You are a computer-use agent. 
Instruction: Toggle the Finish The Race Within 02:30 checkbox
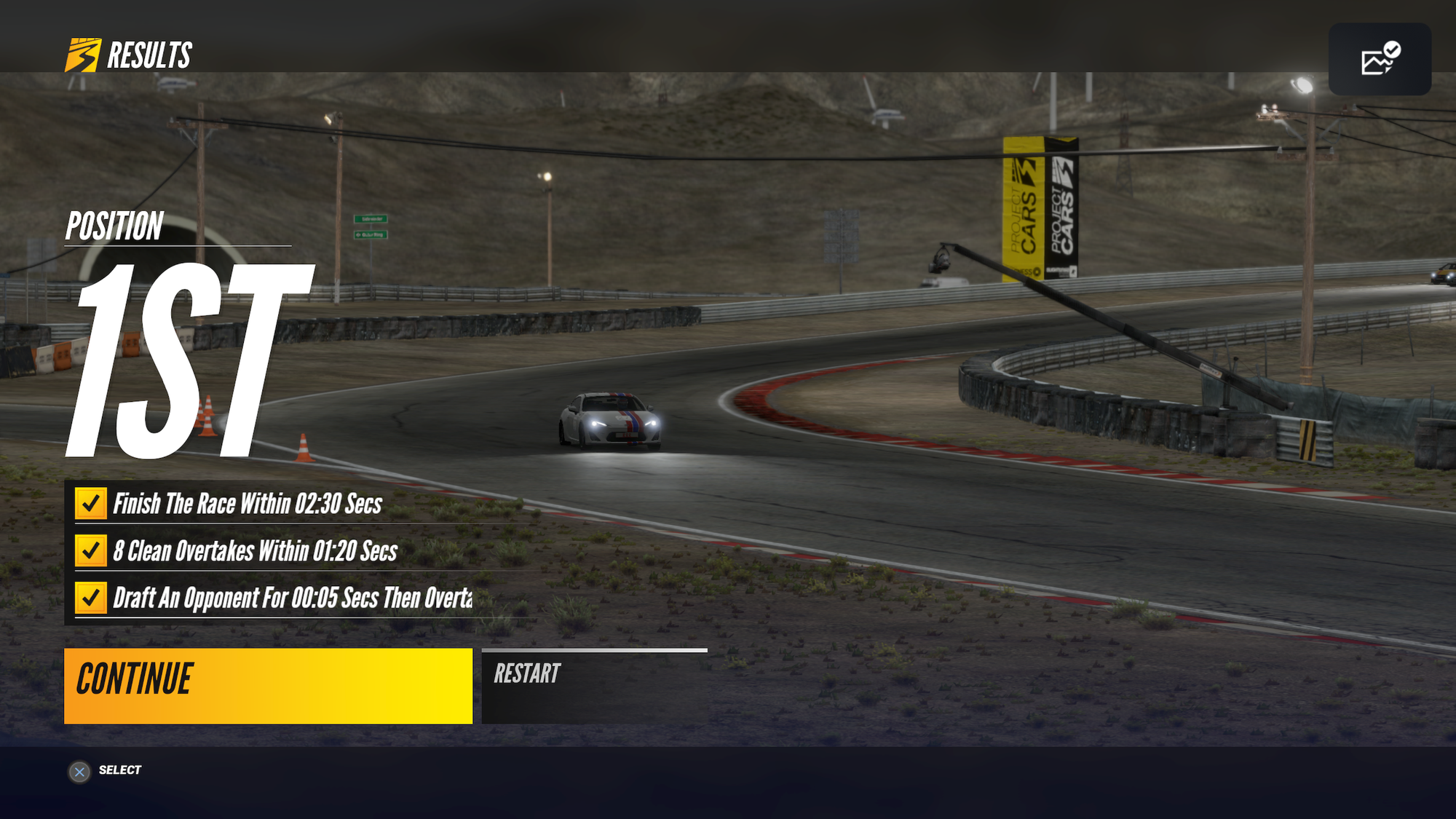tap(90, 503)
